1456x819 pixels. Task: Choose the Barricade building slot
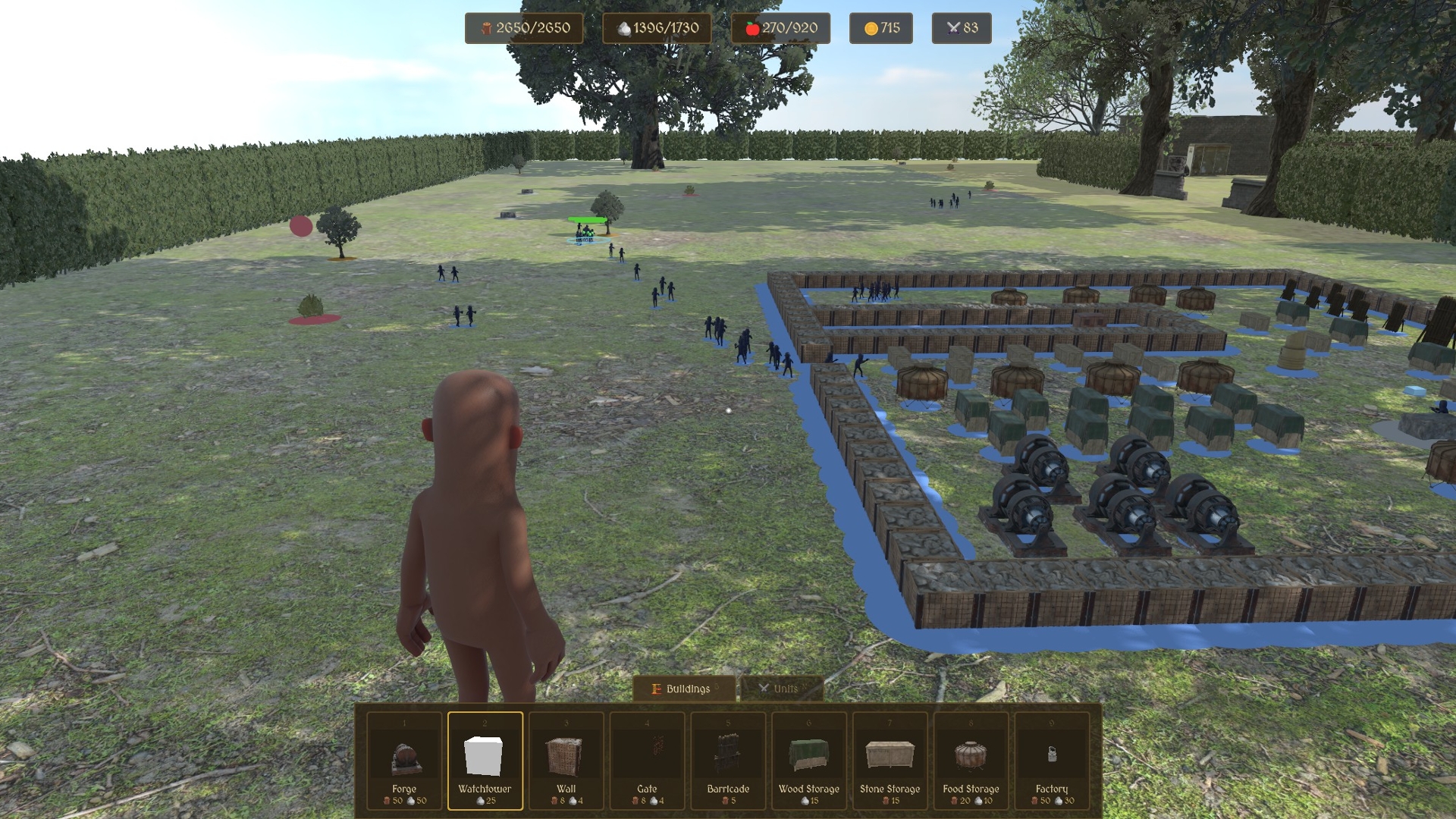pos(728,760)
